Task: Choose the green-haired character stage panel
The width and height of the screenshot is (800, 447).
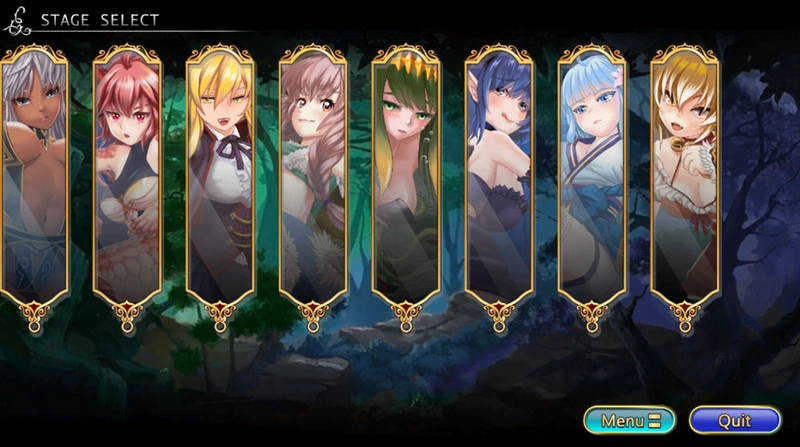Action: pyautogui.click(x=406, y=175)
